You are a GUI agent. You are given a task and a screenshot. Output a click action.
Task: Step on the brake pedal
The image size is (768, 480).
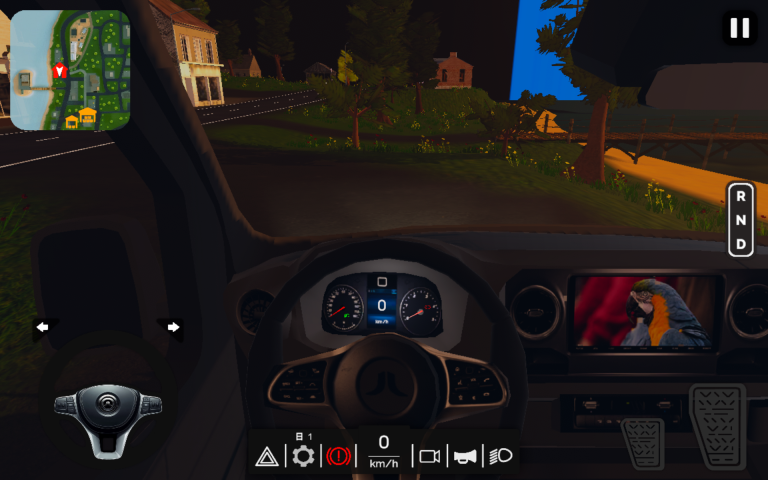point(642,442)
